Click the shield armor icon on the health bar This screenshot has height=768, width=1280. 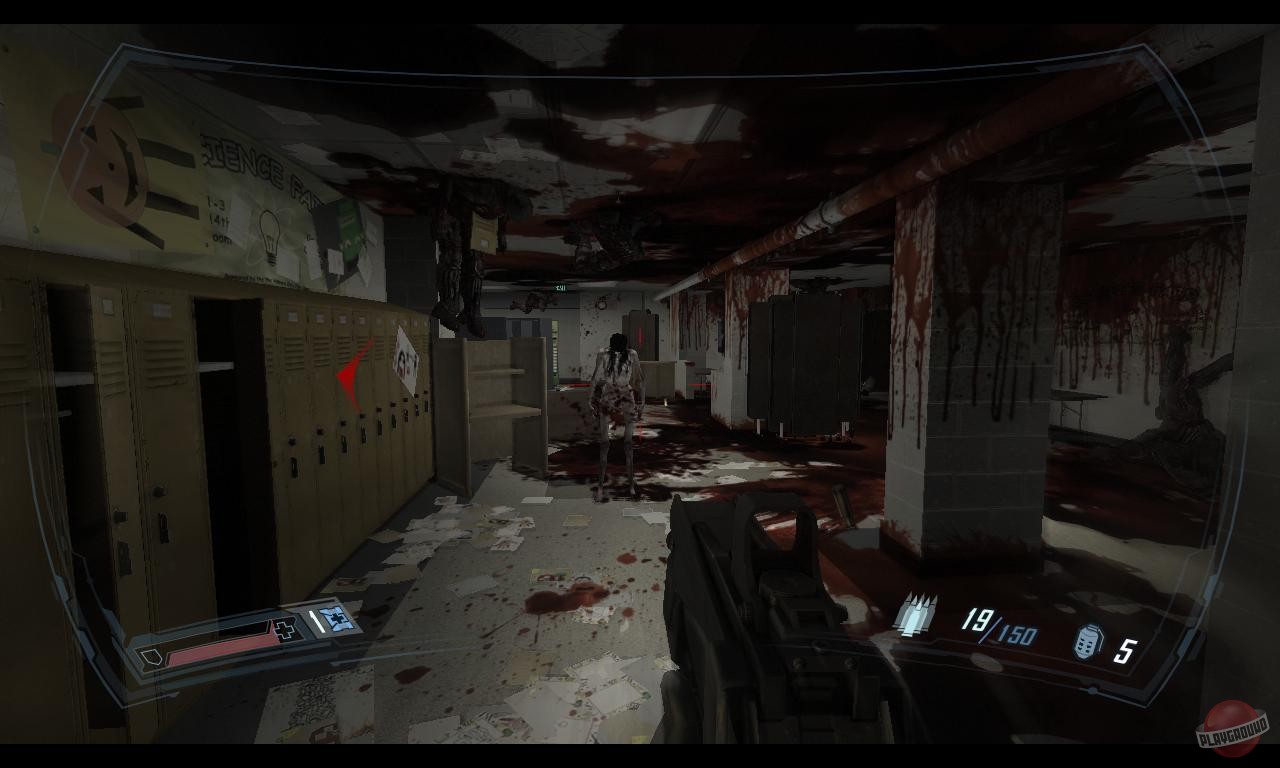[x=152, y=658]
